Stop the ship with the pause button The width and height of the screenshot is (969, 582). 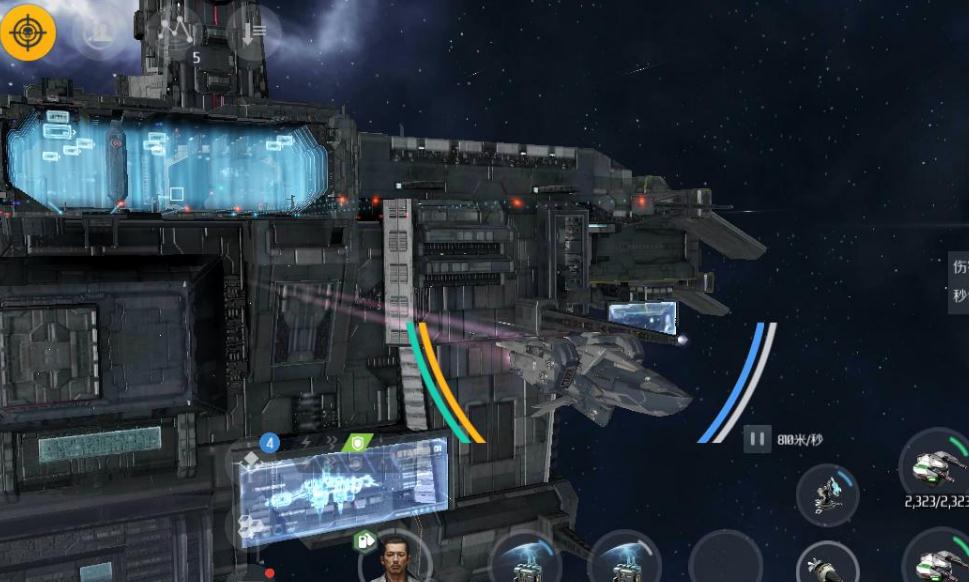click(757, 438)
